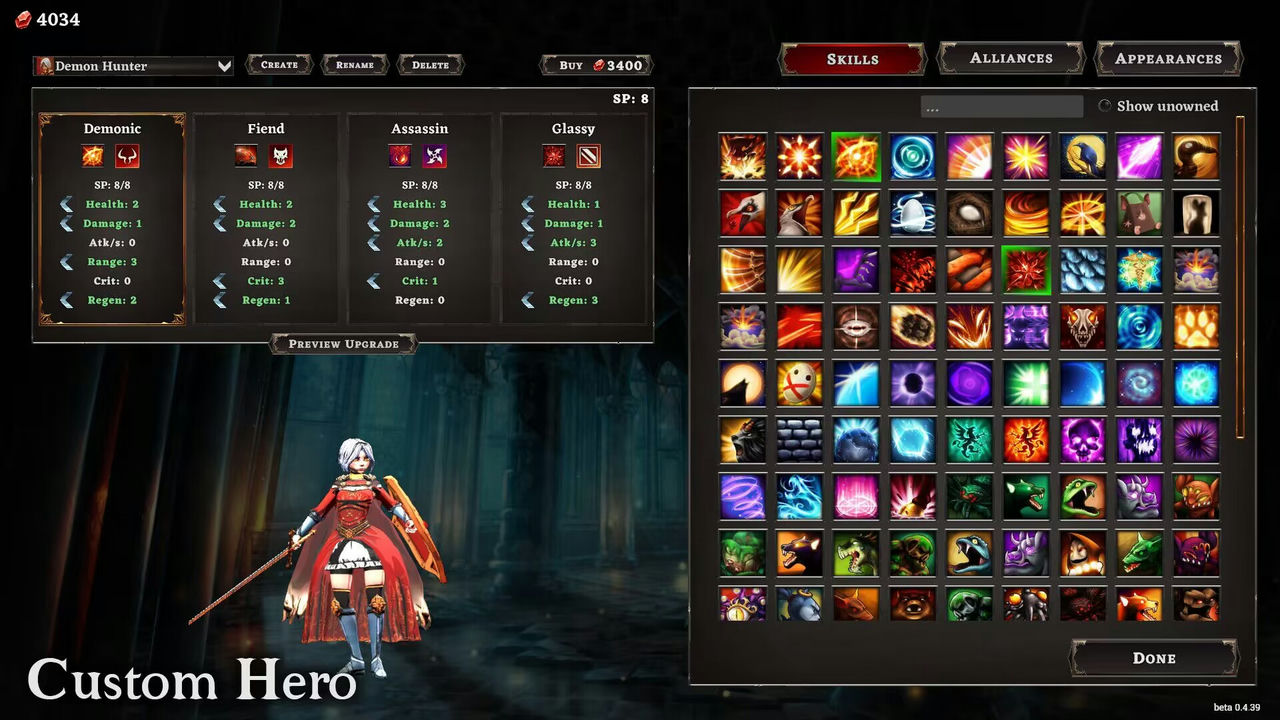Image resolution: width=1280 pixels, height=720 pixels.
Task: Delete the current hero
Action: [x=430, y=65]
